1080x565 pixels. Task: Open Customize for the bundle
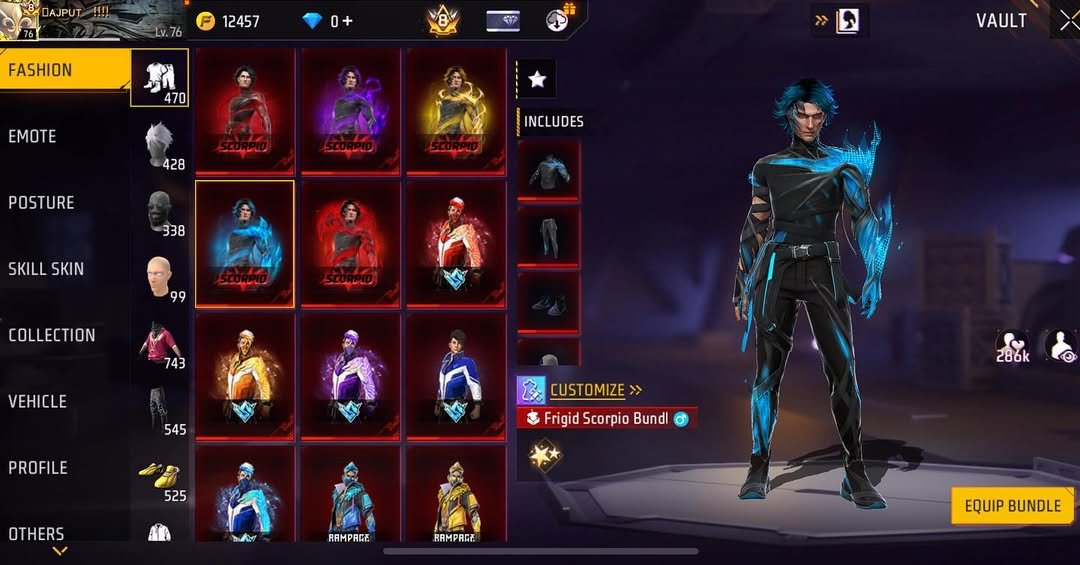[586, 390]
